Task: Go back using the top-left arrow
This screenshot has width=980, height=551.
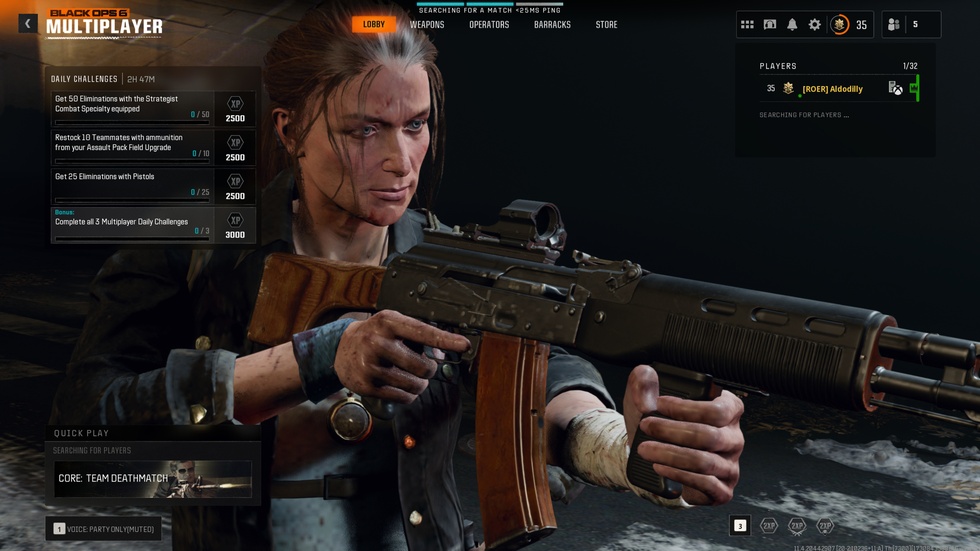Action: click(27, 23)
